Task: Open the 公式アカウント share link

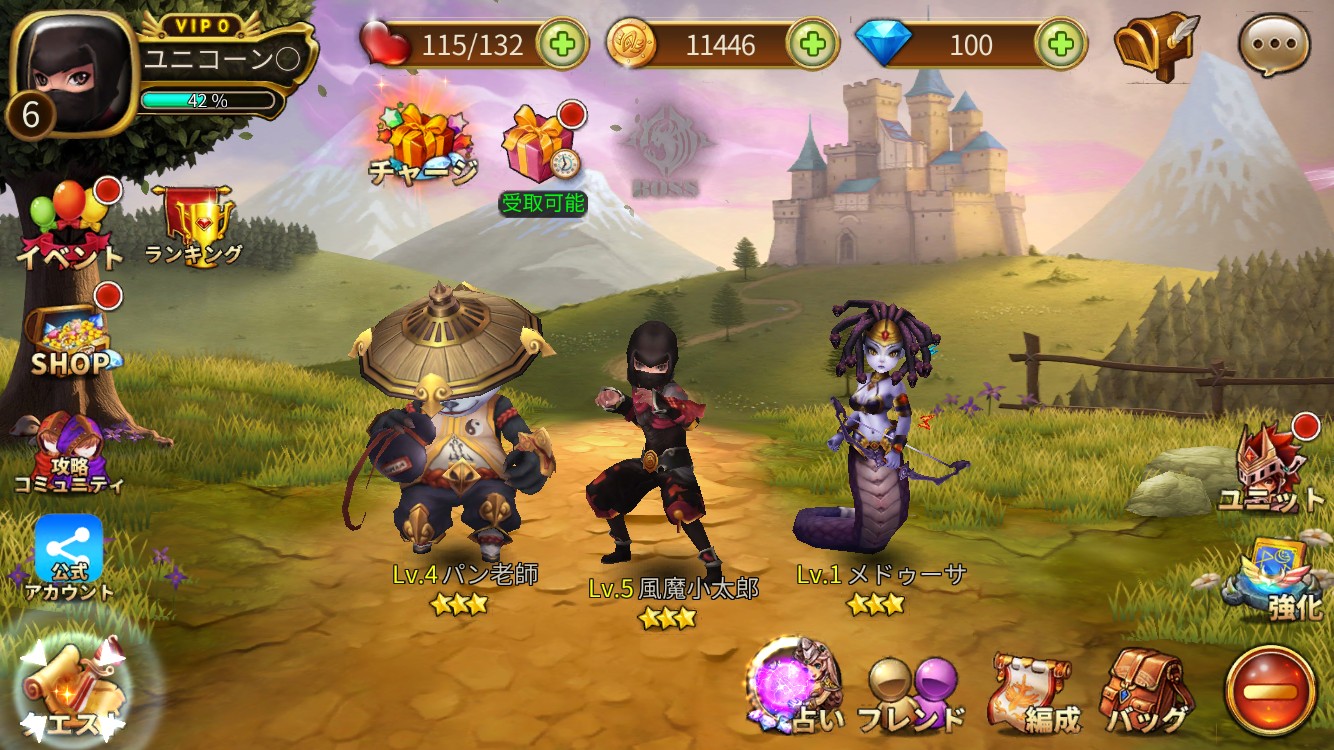Action: [x=68, y=556]
